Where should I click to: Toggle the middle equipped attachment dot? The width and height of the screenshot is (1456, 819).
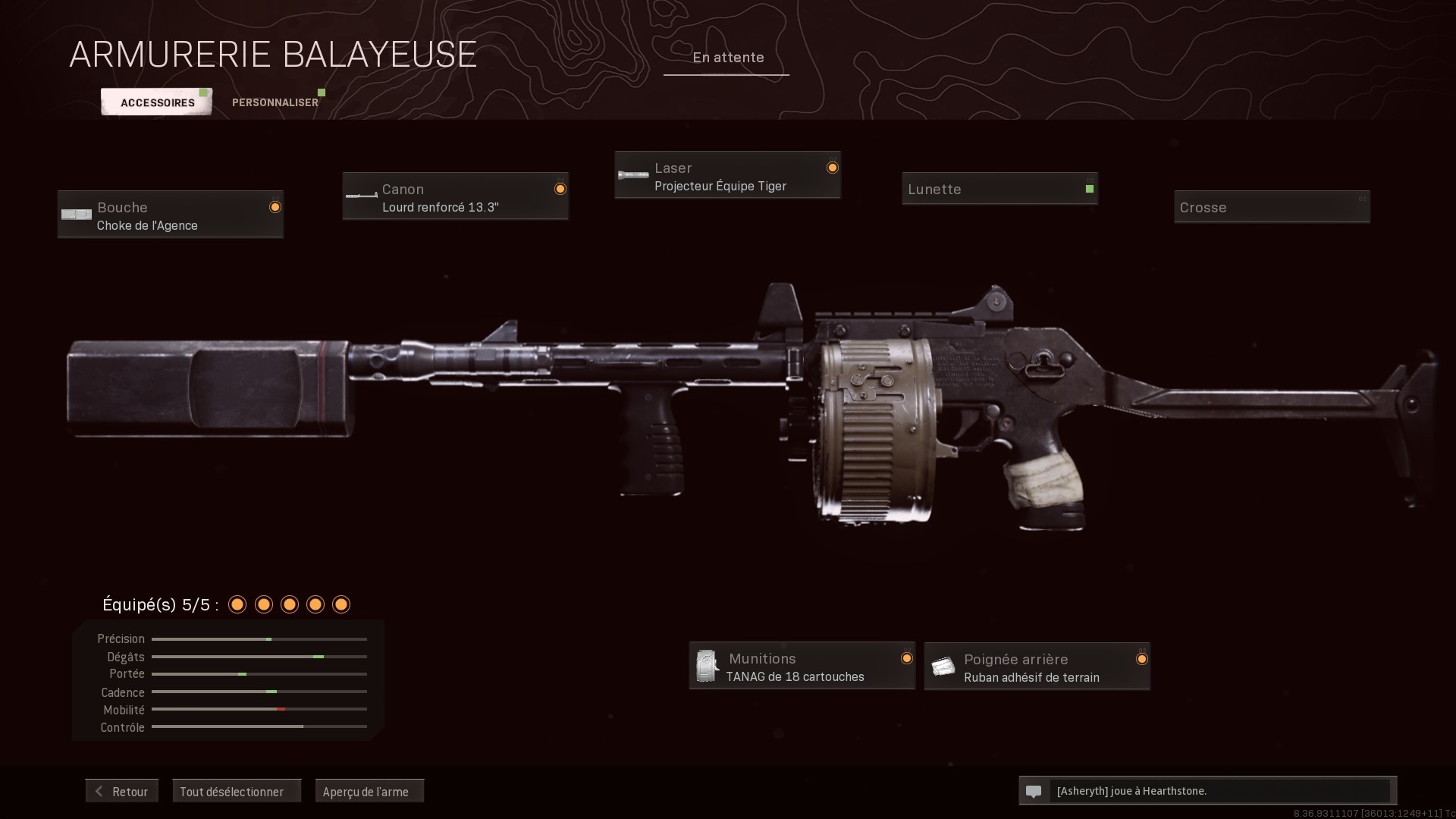(x=289, y=604)
